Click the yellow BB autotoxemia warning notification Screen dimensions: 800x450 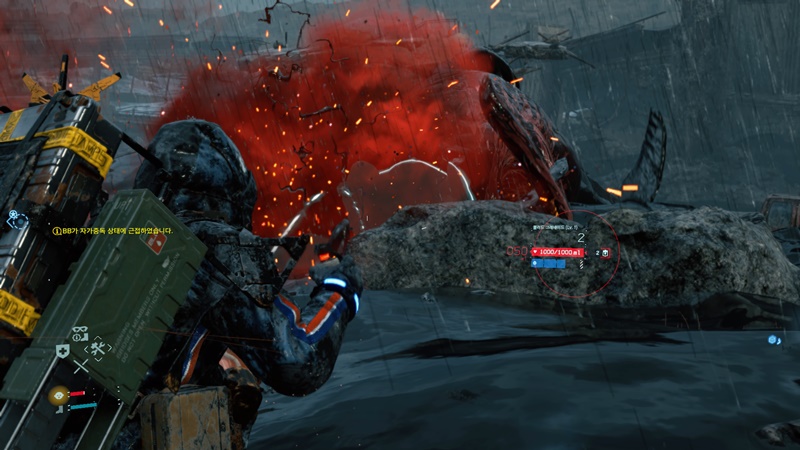pos(113,230)
